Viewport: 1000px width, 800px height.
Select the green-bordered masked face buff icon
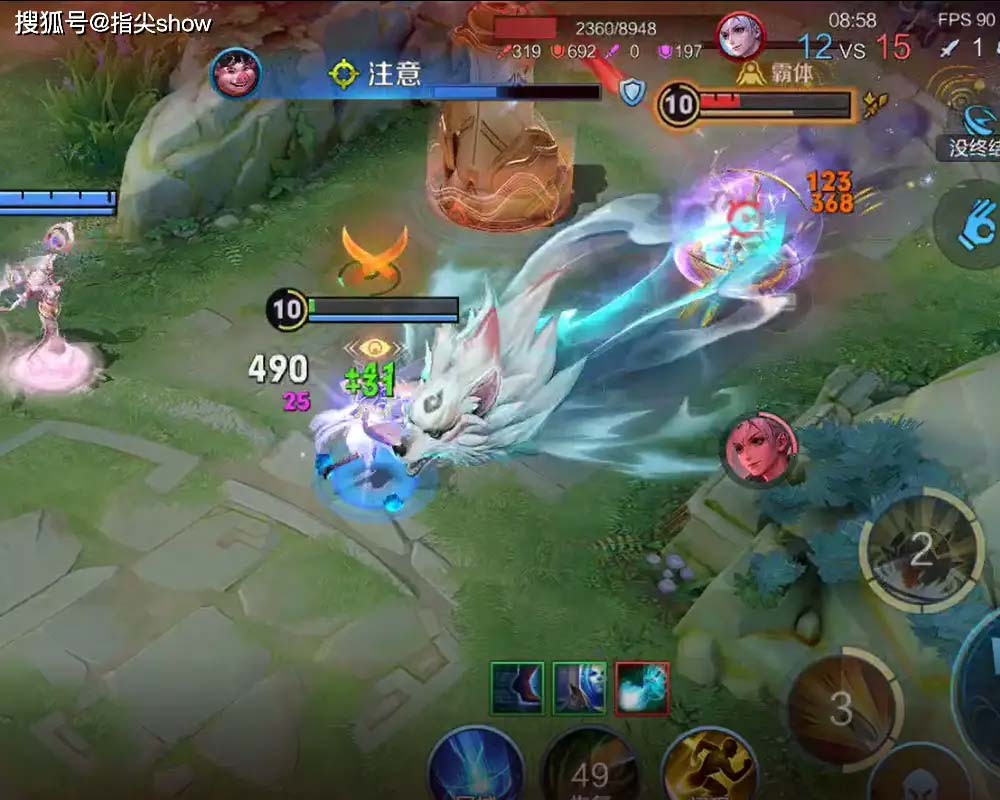click(580, 688)
